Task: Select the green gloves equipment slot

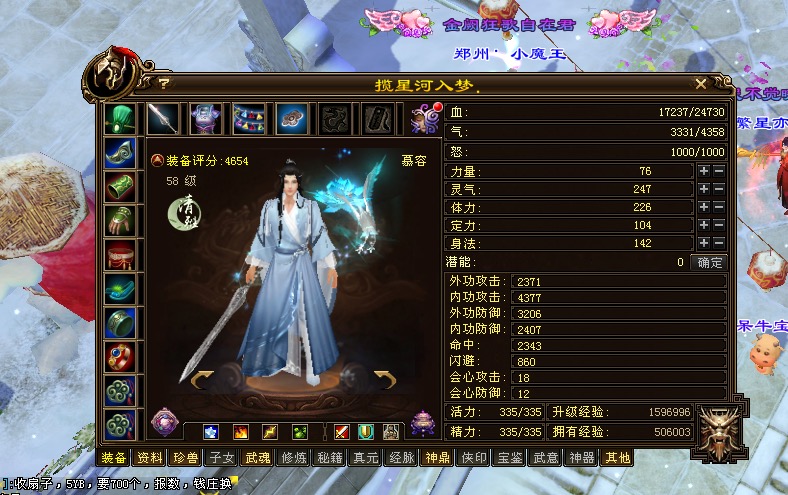Action: tap(120, 220)
